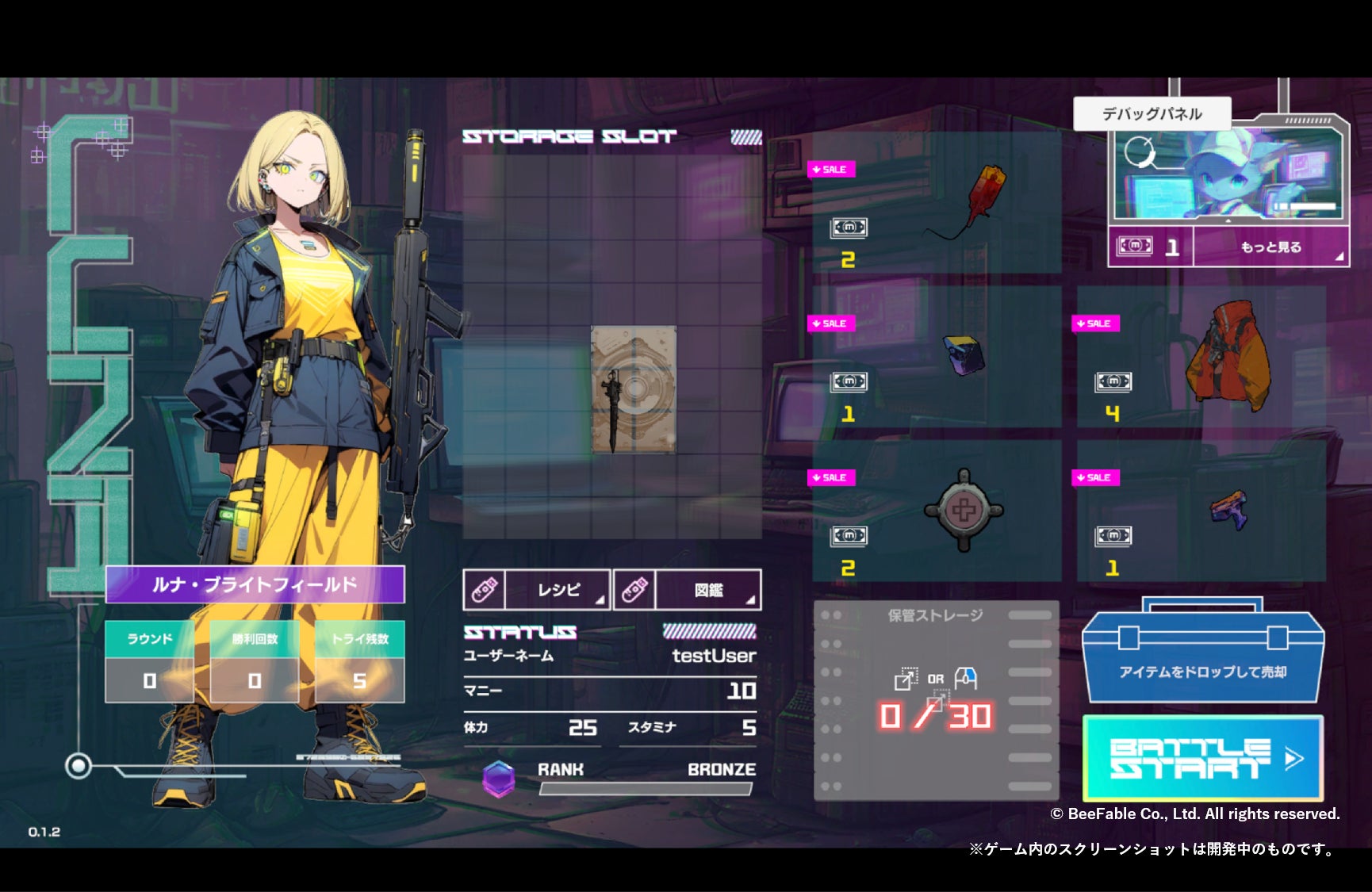Select もっと見る to see more
1372x892 pixels.
[1270, 247]
